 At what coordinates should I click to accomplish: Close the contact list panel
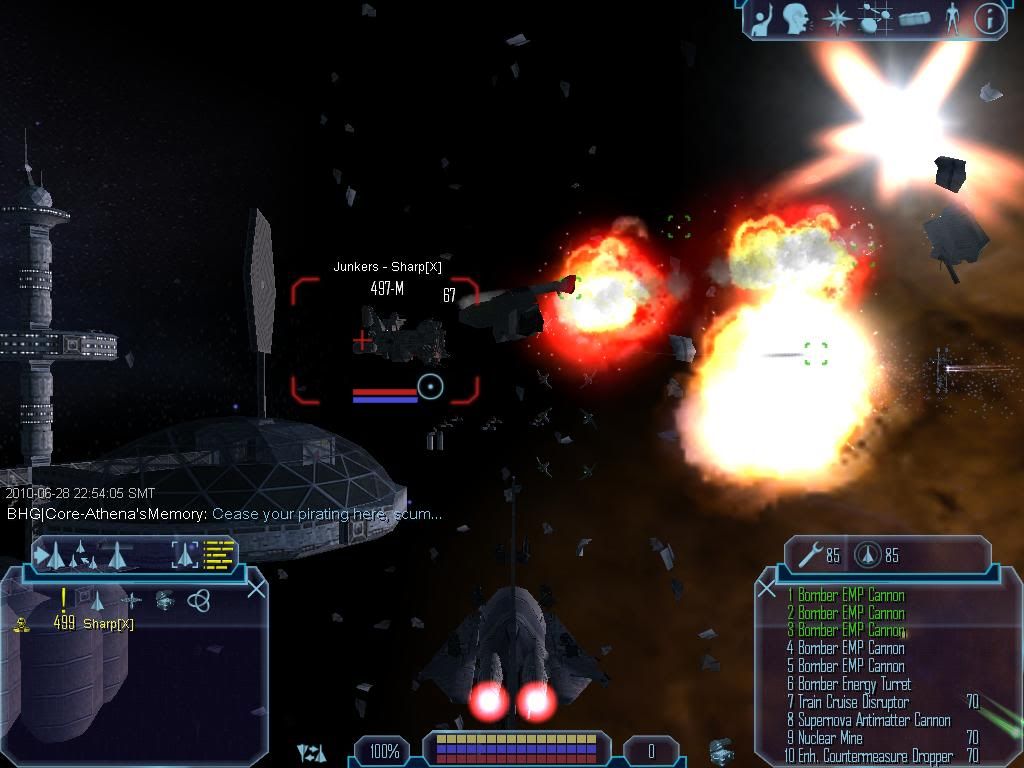point(256,588)
